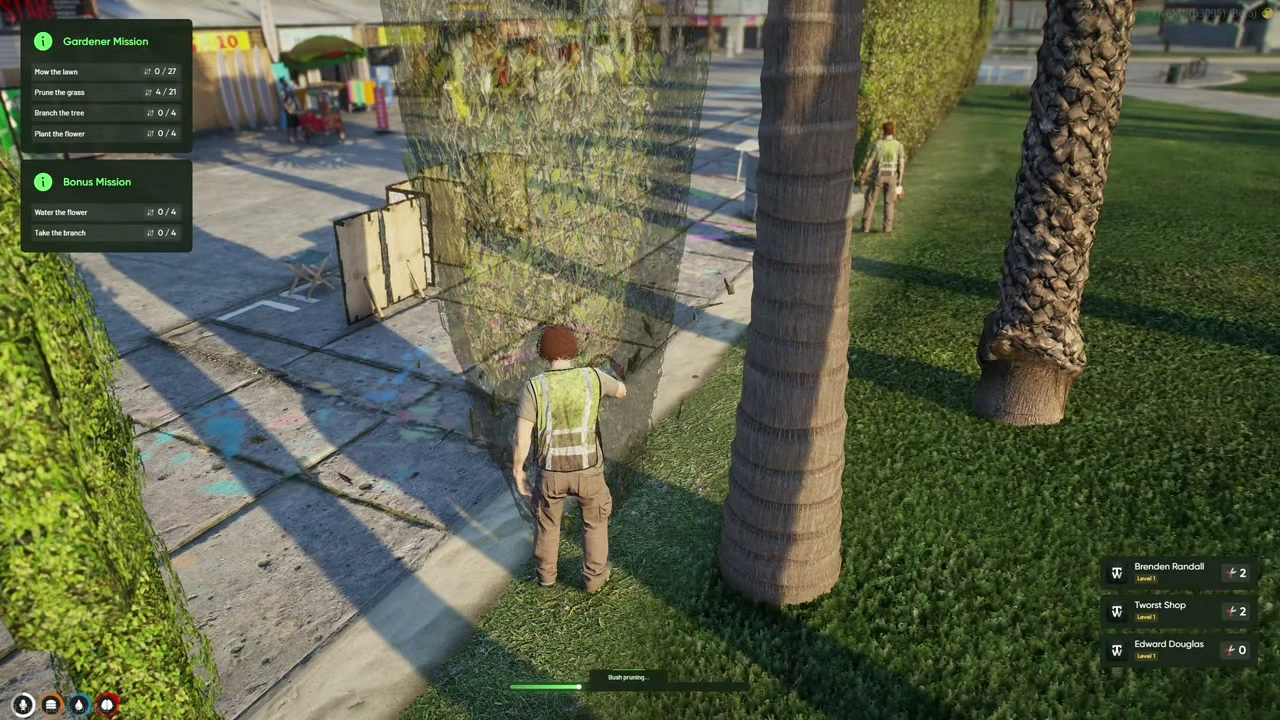Collapse the Bonus Mission panel
The width and height of the screenshot is (1280, 720).
[x=97, y=181]
